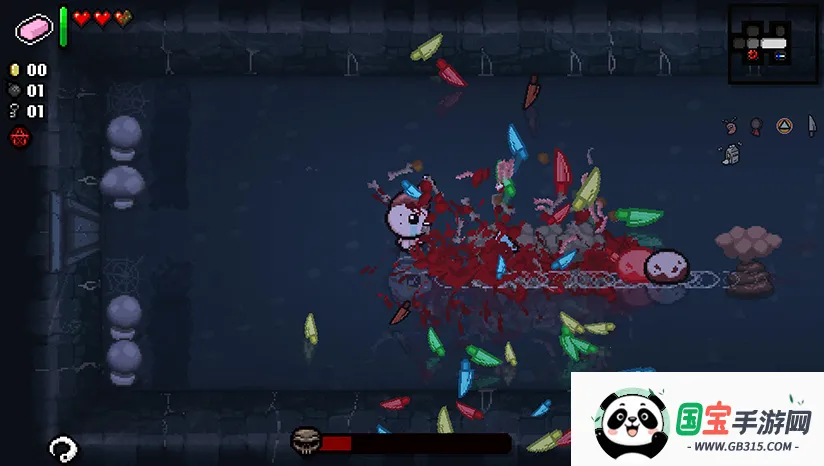Click the red pentagram hard mode icon
Screen dimensions: 824x466
tap(18, 138)
